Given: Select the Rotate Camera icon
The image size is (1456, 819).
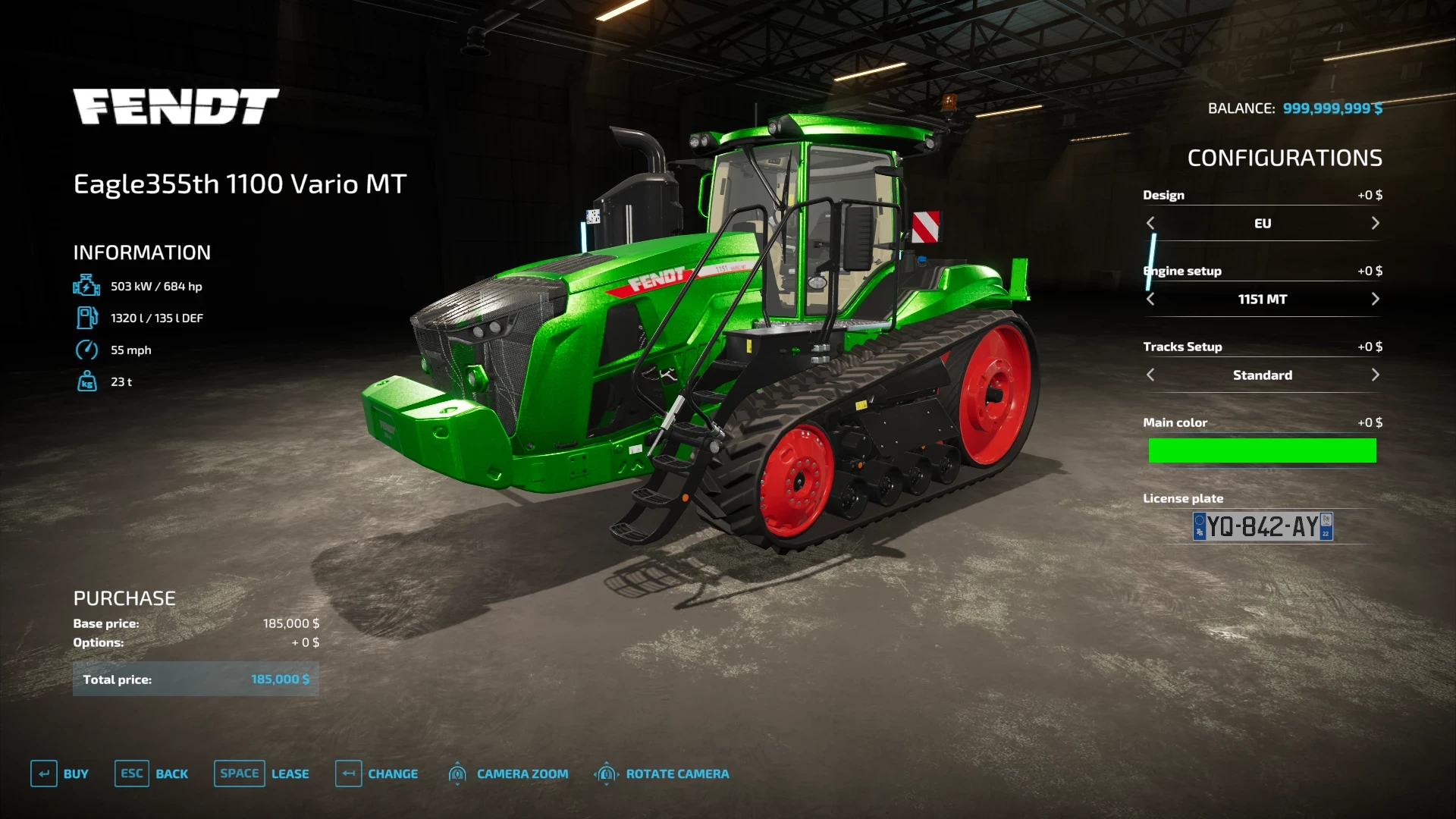Looking at the screenshot, I should tap(606, 773).
